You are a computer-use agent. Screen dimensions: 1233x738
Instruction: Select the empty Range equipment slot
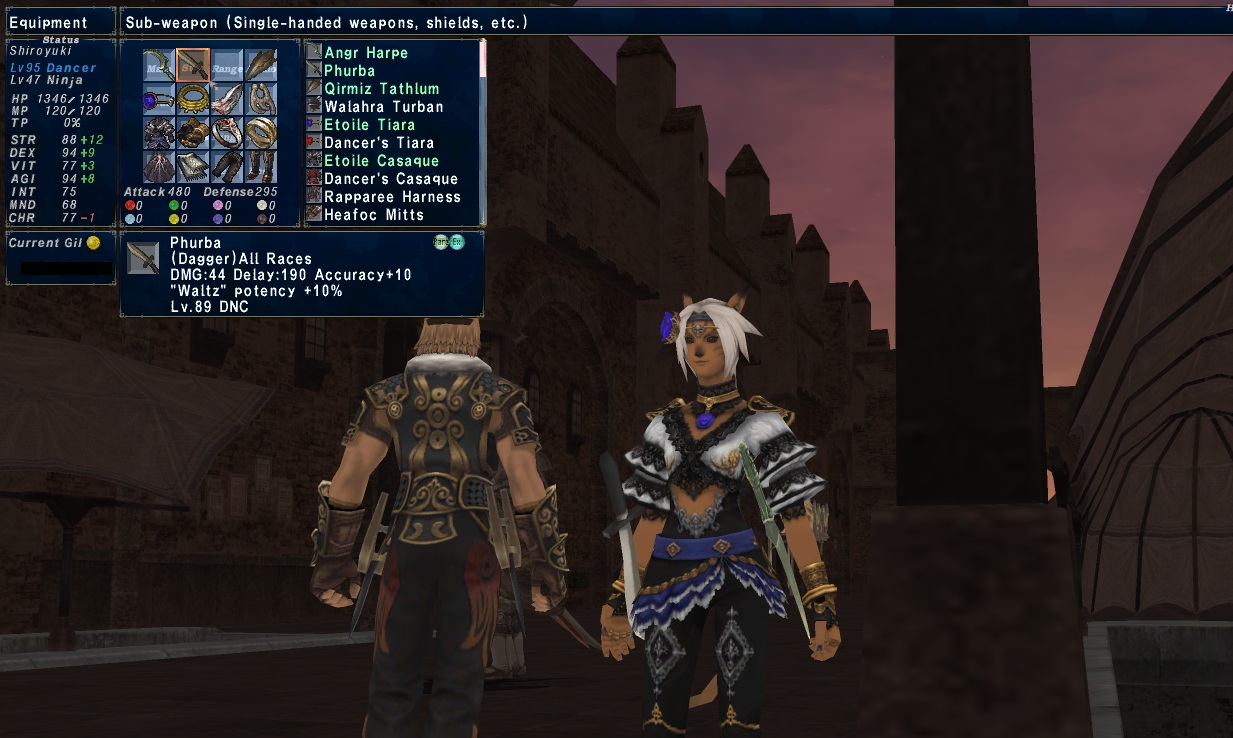point(227,65)
